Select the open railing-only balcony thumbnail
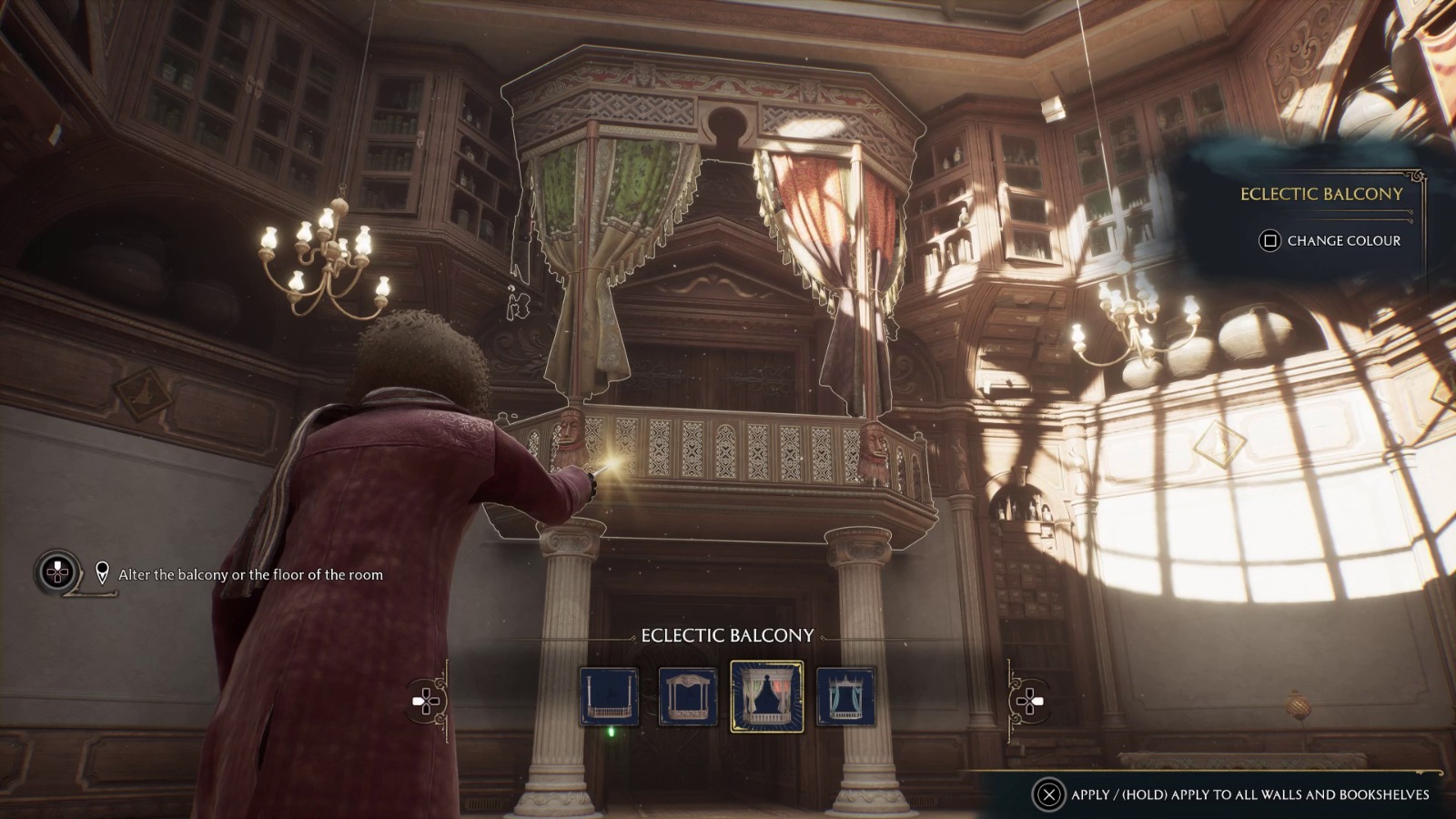Screen dimensions: 1456x819 click(609, 697)
